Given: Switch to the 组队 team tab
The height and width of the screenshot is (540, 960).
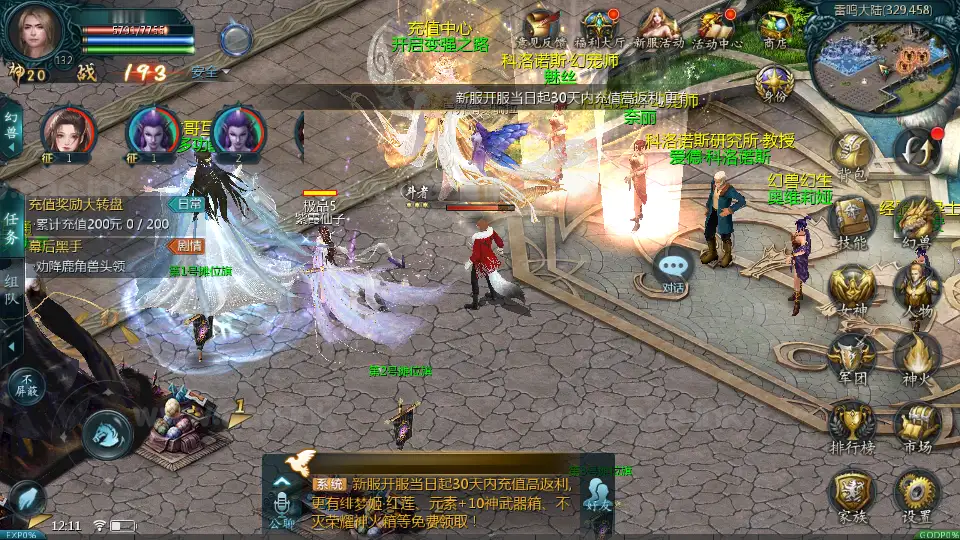Looking at the screenshot, I should [12, 291].
